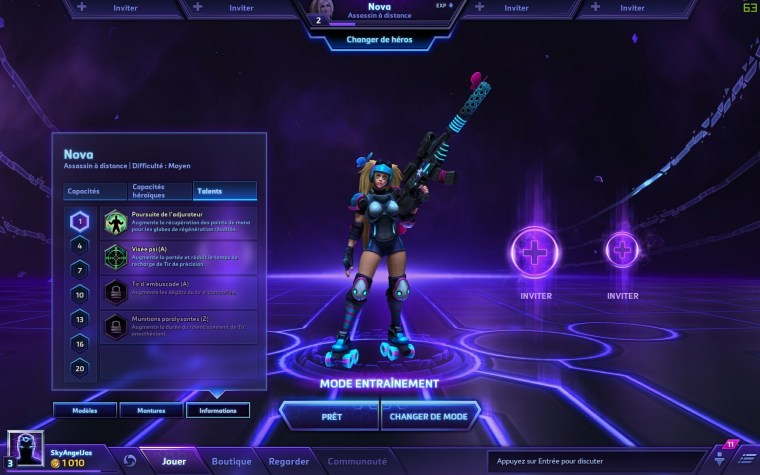The image size is (760, 475).
Task: Open the Montures mounts panel
Action: tap(150, 410)
